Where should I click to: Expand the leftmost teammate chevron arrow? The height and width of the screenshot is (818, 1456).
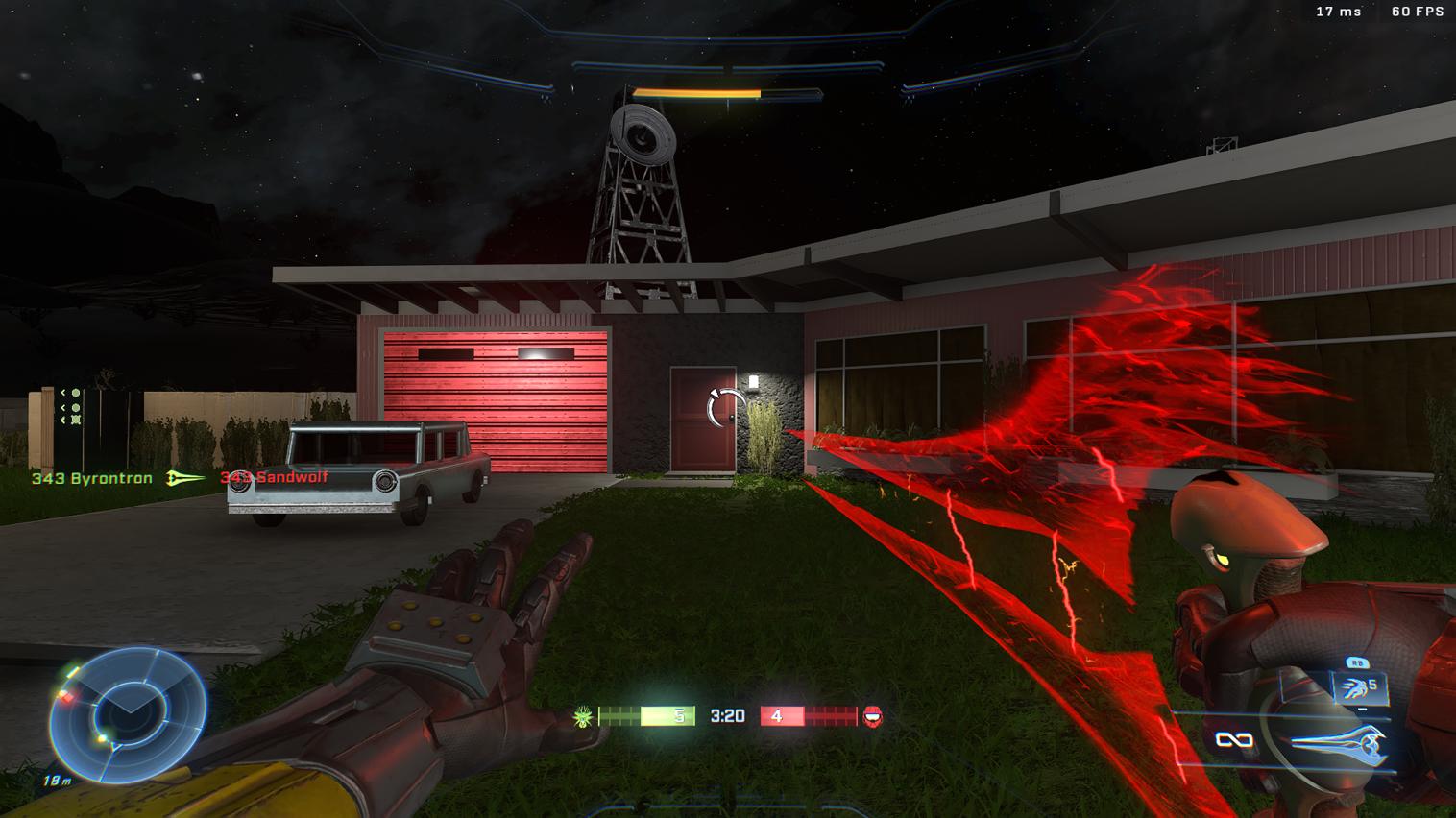pyautogui.click(x=63, y=393)
